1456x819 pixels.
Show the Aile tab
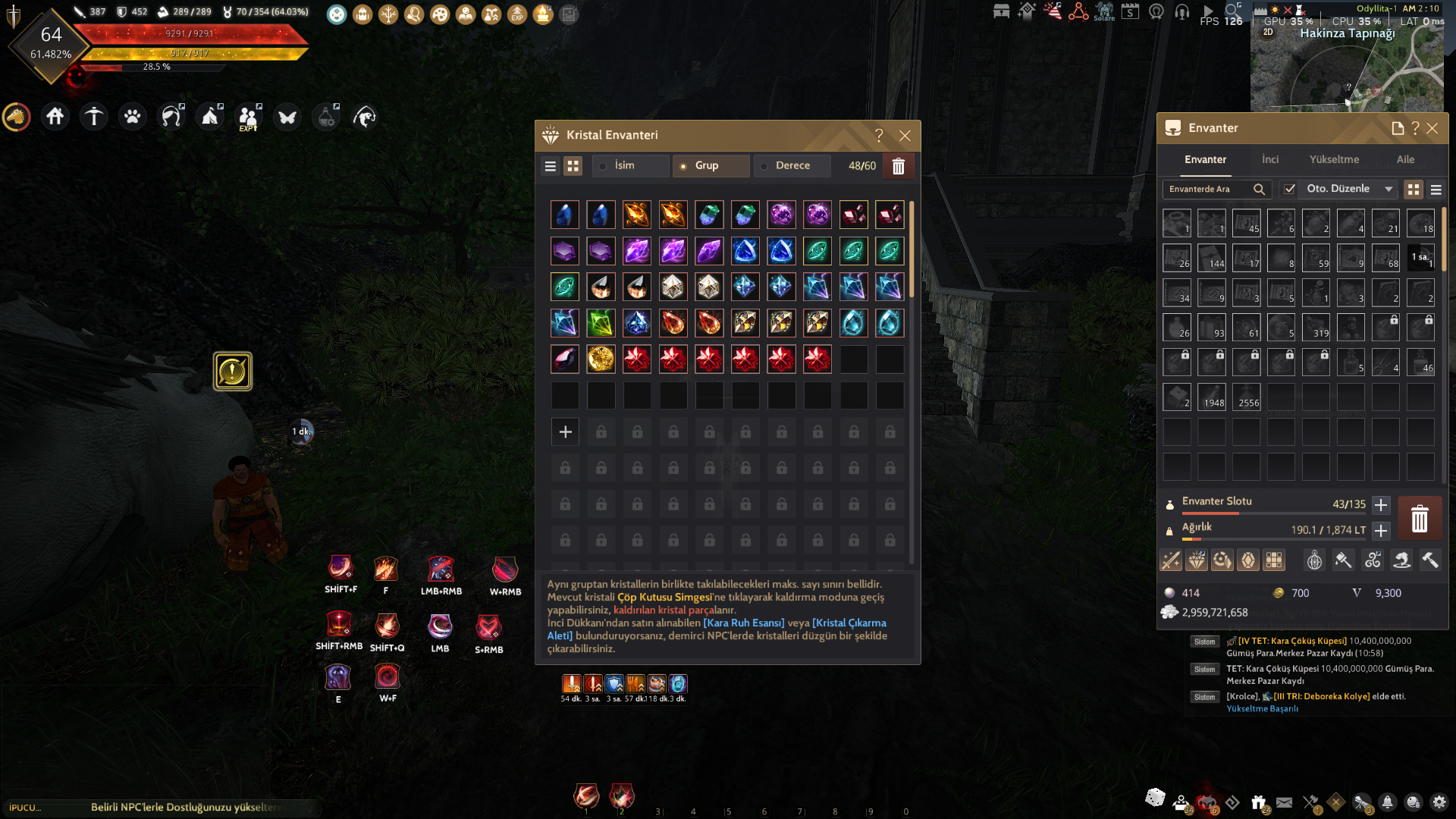(x=1405, y=159)
